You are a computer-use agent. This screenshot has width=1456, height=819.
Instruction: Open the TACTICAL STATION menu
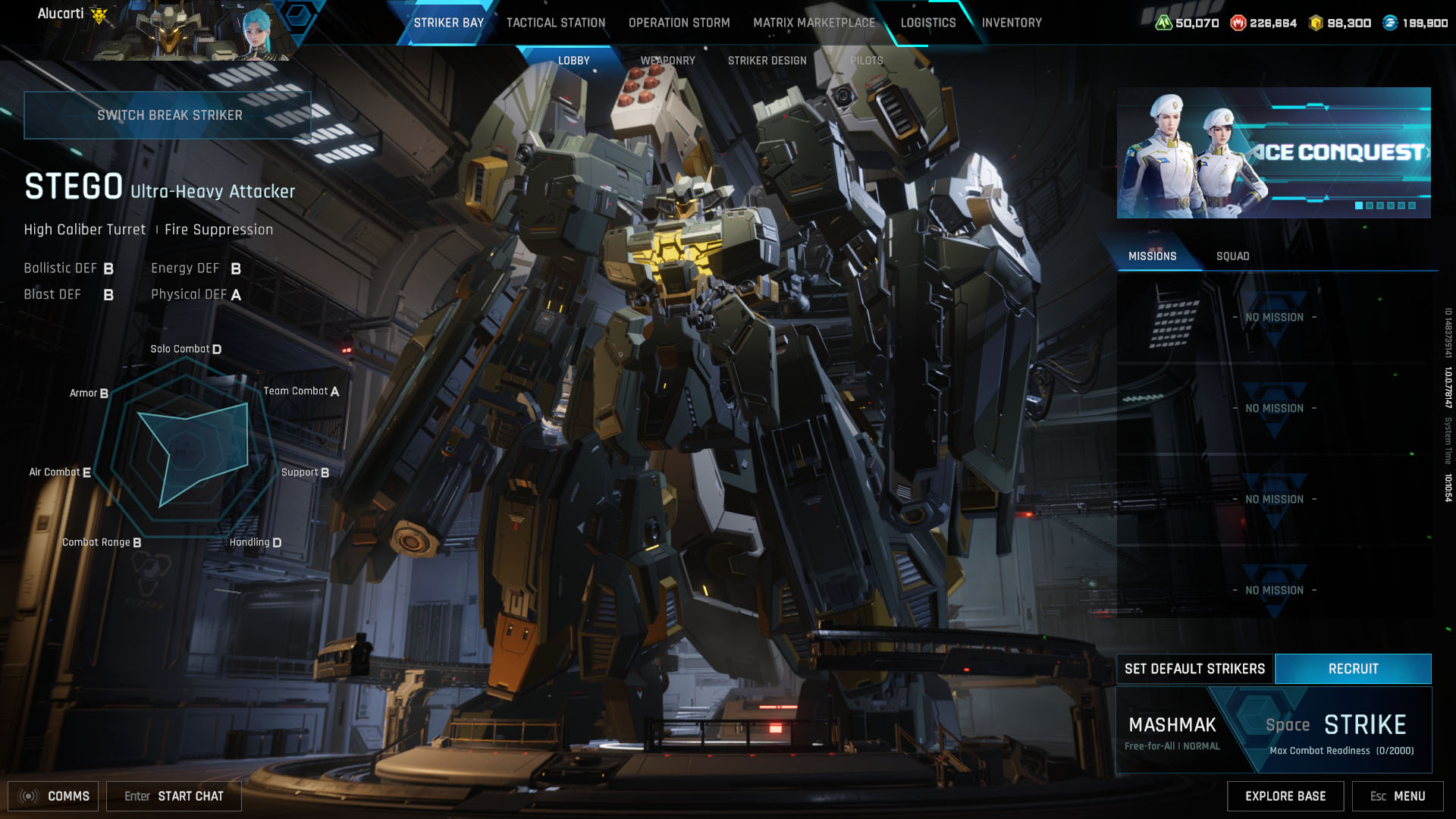click(x=554, y=23)
